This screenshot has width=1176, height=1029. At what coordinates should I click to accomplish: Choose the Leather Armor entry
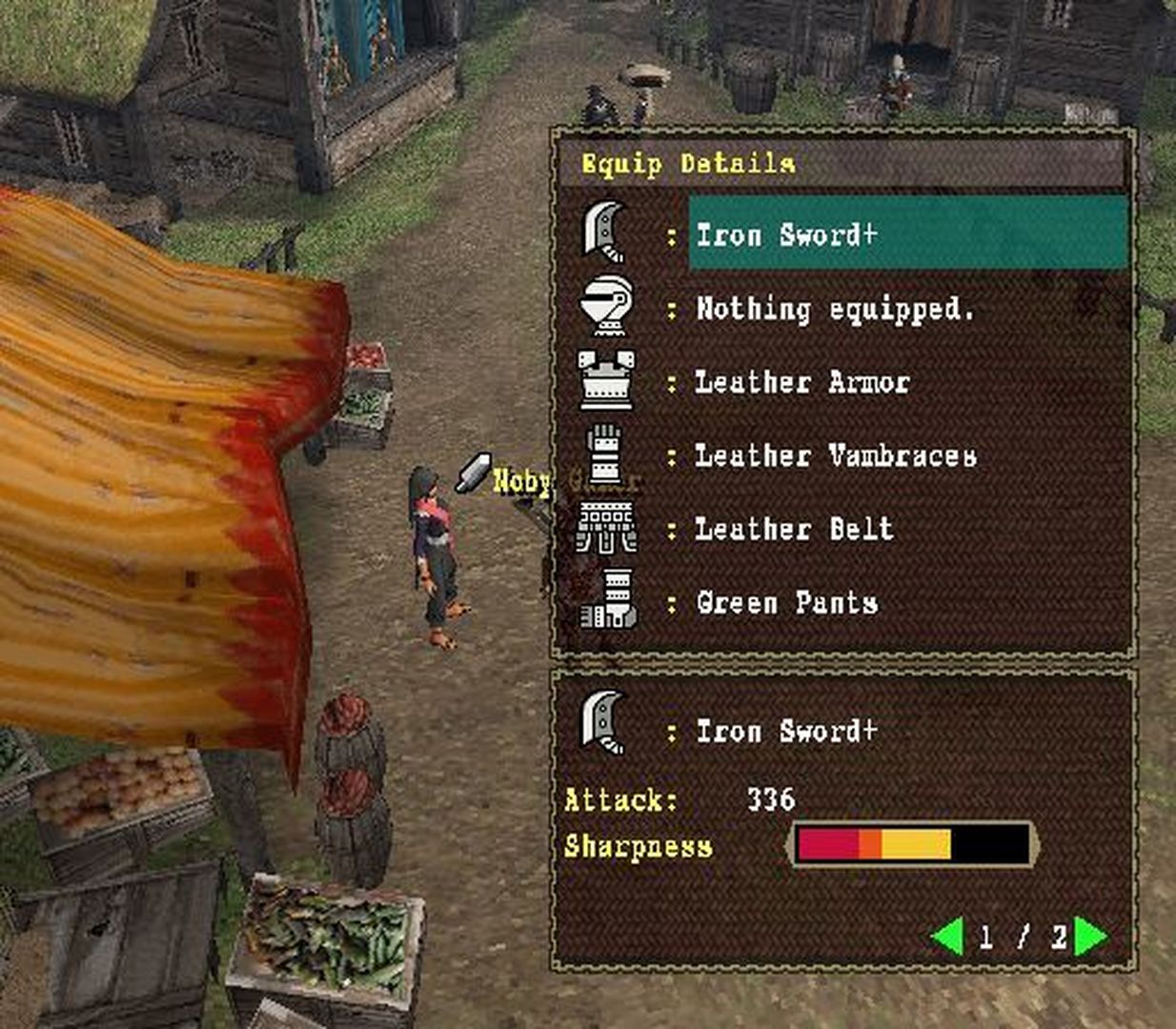pyautogui.click(x=801, y=382)
